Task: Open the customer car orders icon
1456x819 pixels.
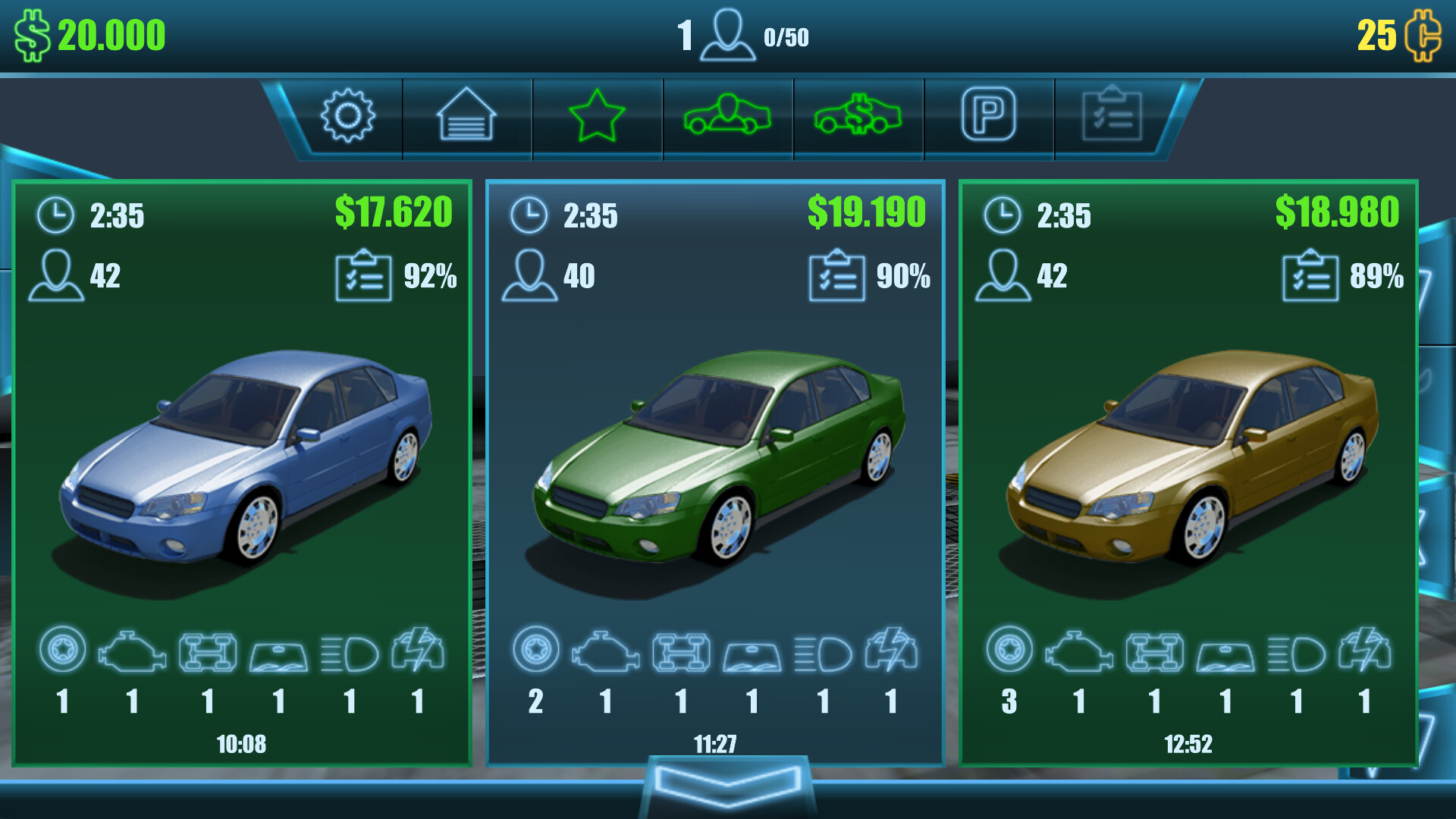Action: point(727,118)
